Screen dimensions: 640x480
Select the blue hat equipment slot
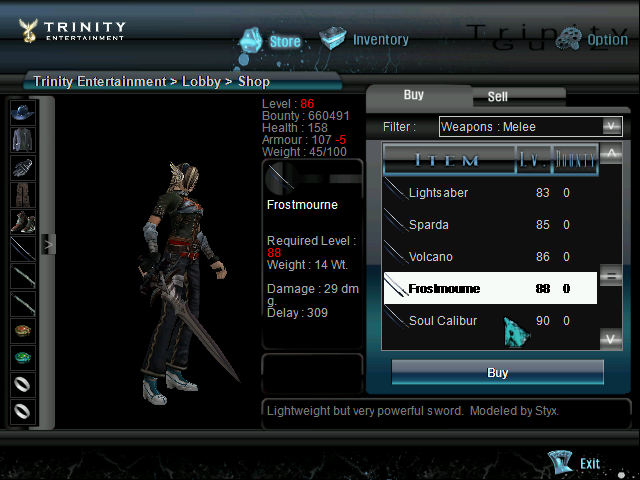tap(22, 112)
